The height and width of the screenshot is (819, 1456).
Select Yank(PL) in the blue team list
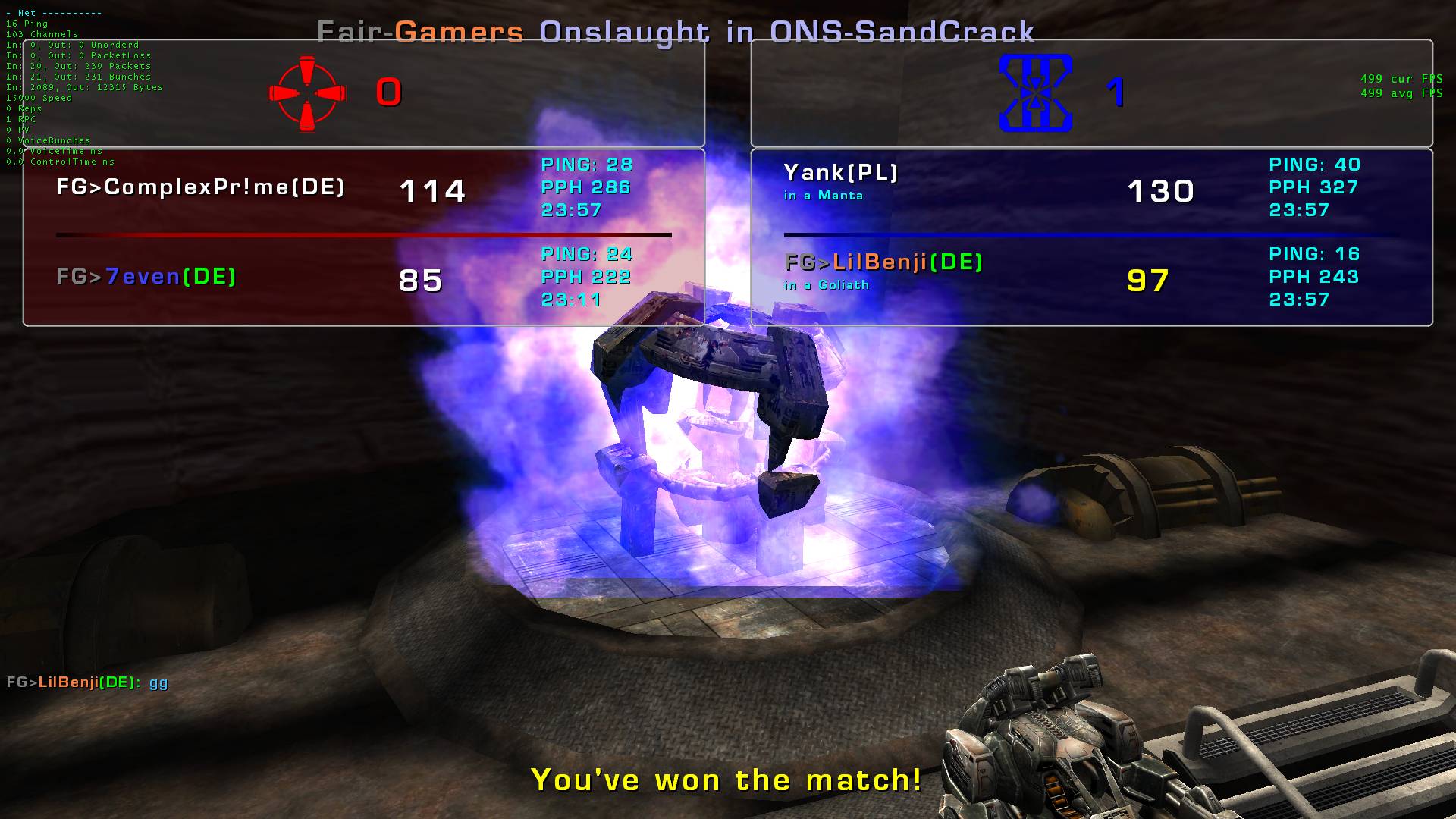(841, 173)
